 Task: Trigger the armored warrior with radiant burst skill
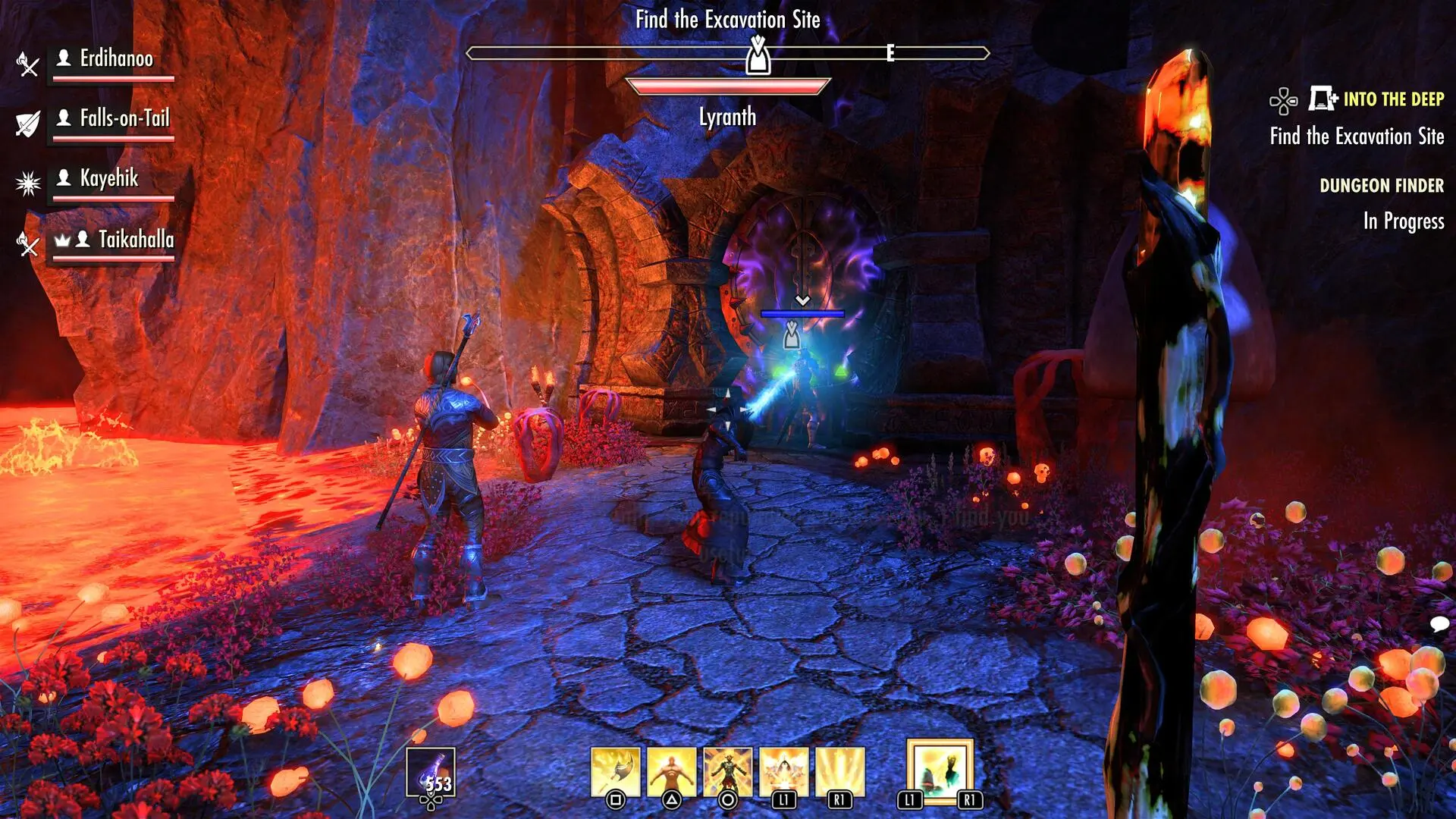[x=727, y=772]
